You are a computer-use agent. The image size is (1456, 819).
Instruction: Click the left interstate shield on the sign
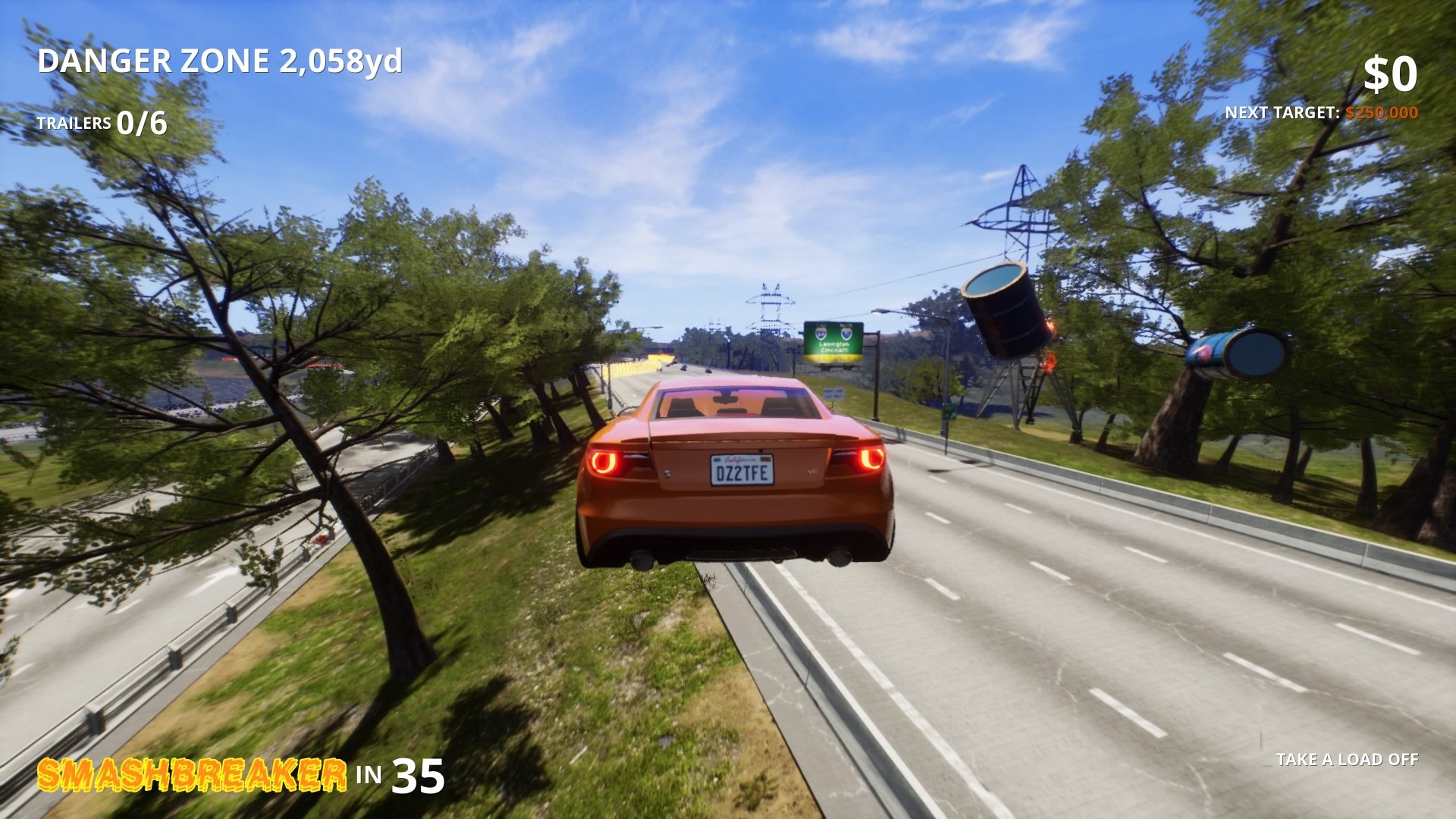[x=821, y=334]
